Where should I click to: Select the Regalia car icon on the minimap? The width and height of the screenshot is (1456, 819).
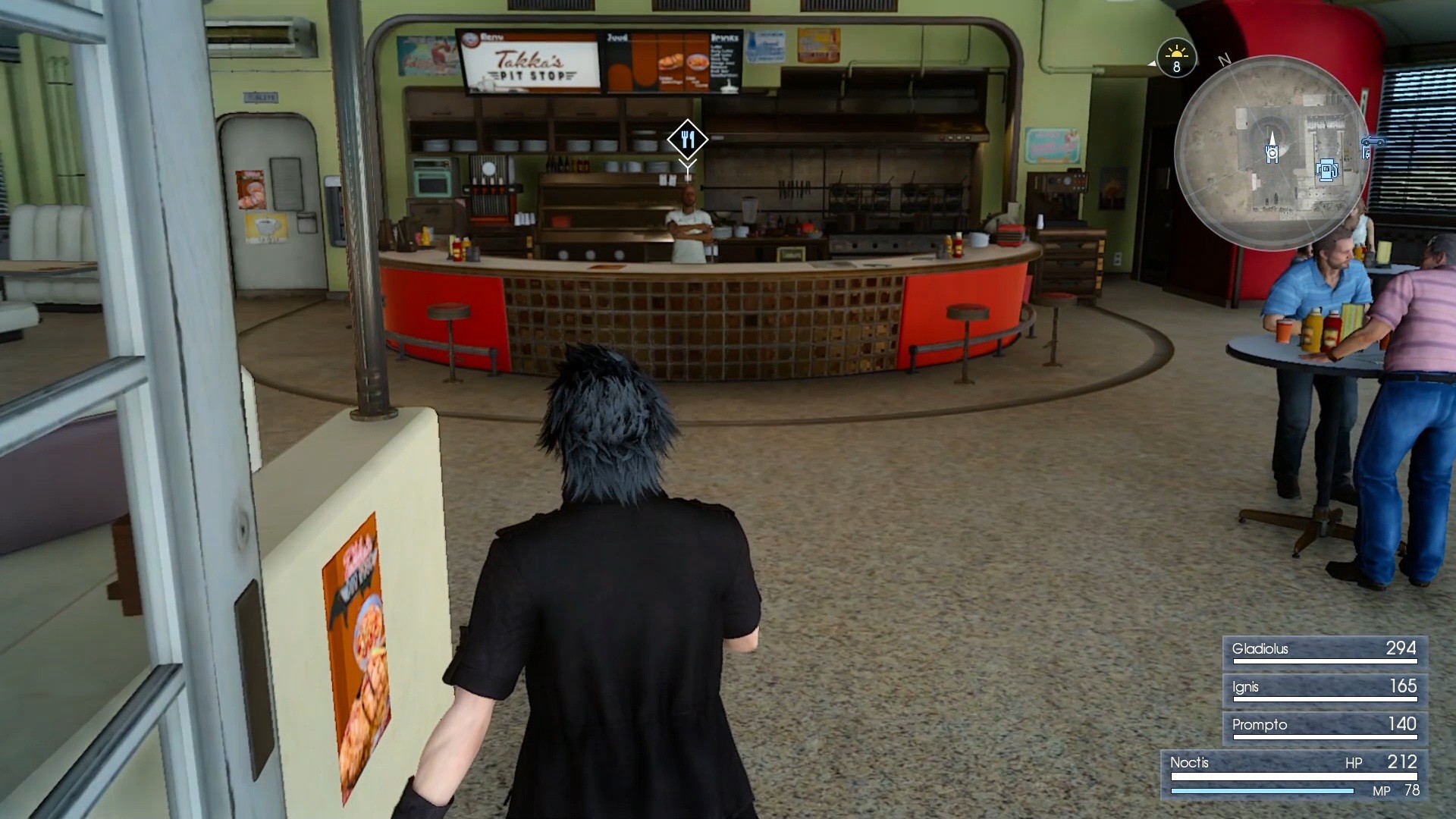tap(1373, 141)
